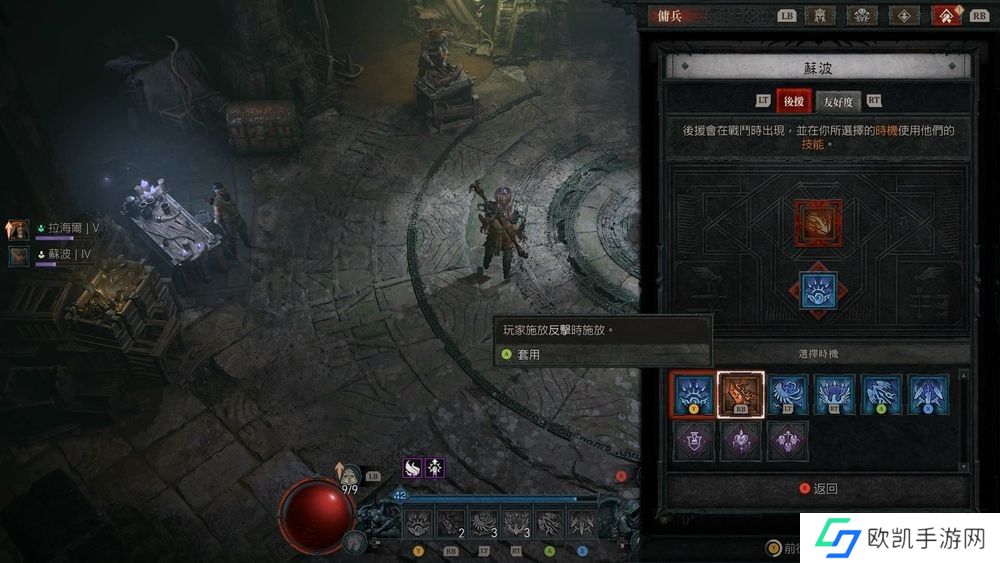Image resolution: width=1000 pixels, height=563 pixels.
Task: Switch to the 後援 reinforcement tab
Action: tap(794, 100)
